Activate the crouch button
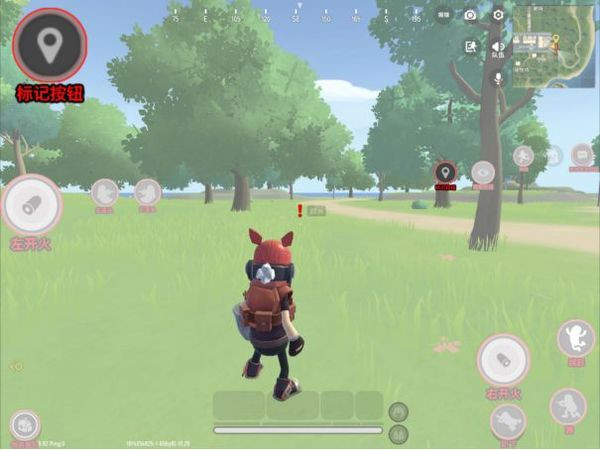The image size is (600, 450). [567, 405]
